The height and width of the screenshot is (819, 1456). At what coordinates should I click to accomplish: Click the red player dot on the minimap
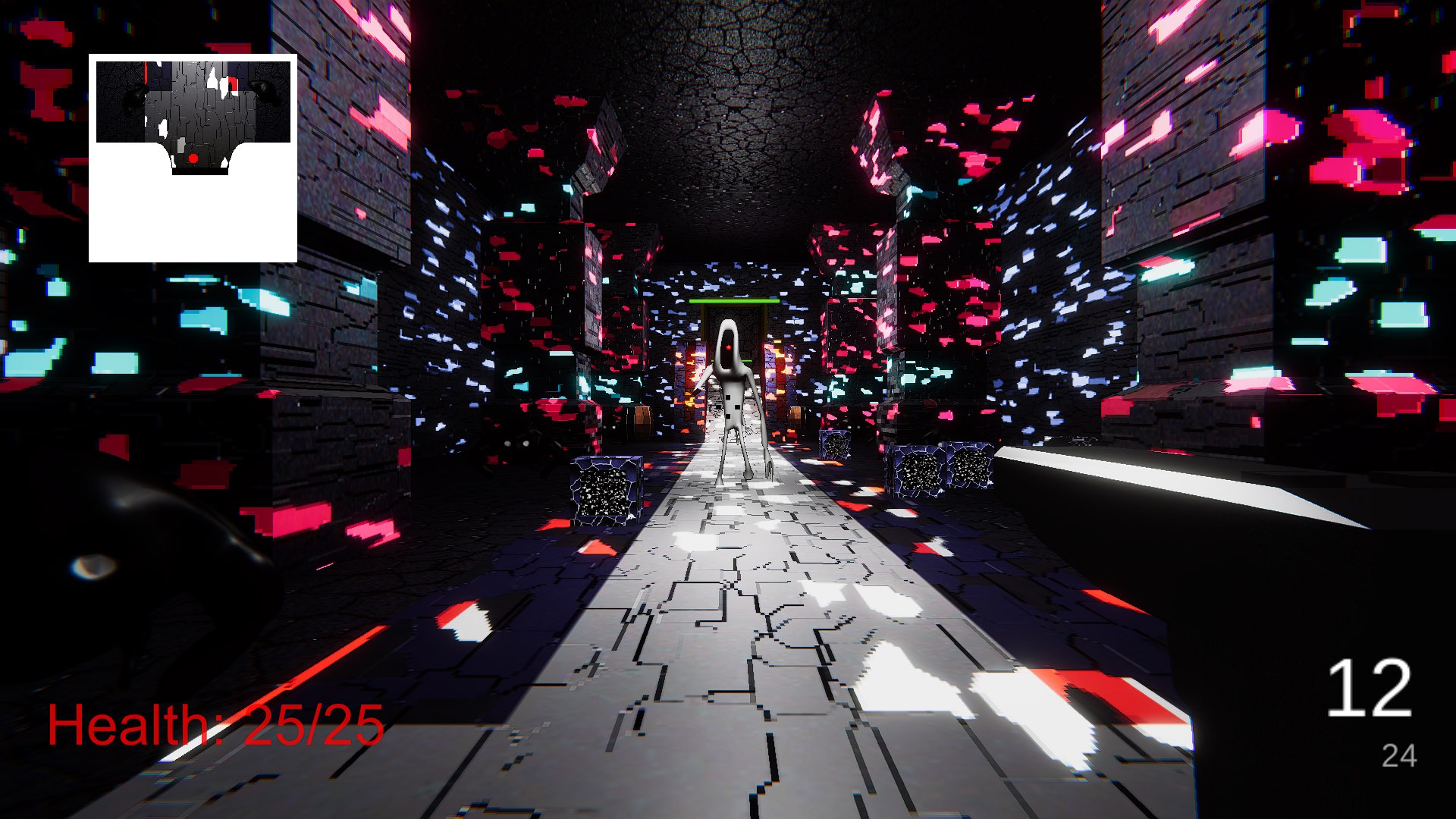[x=193, y=158]
